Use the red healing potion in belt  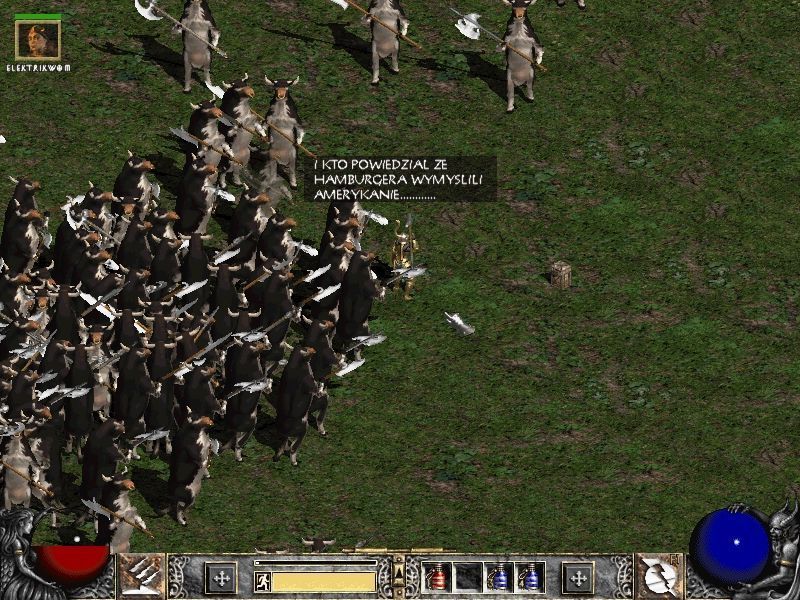pos(438,577)
